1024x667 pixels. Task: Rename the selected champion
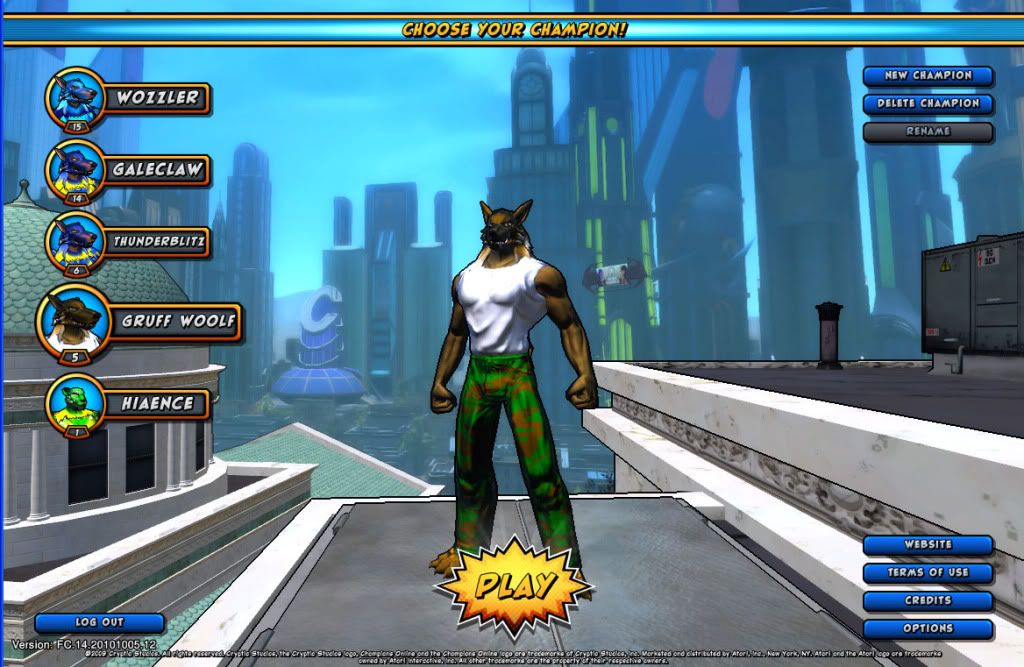coord(928,132)
